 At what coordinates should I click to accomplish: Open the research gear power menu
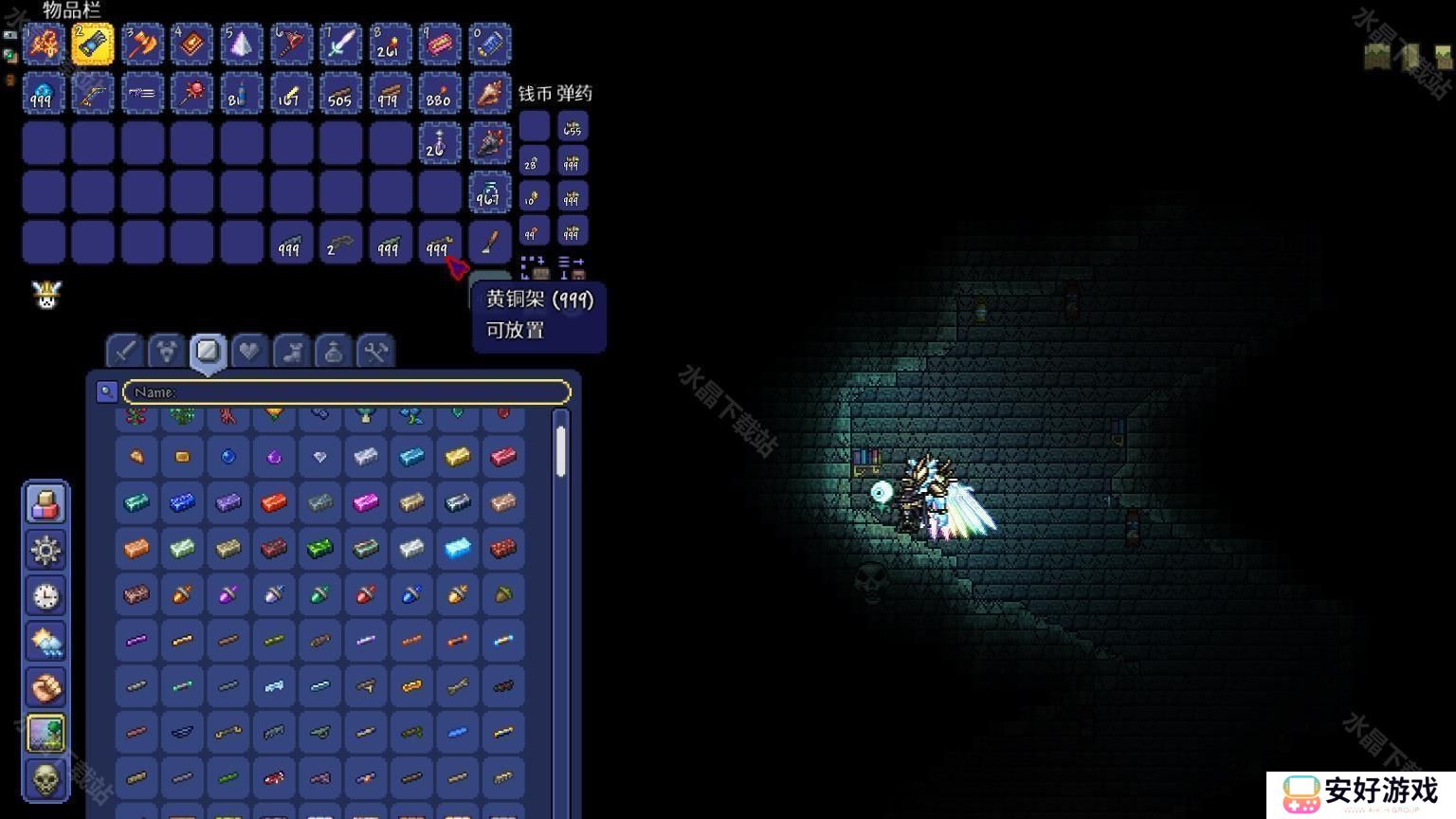click(45, 550)
